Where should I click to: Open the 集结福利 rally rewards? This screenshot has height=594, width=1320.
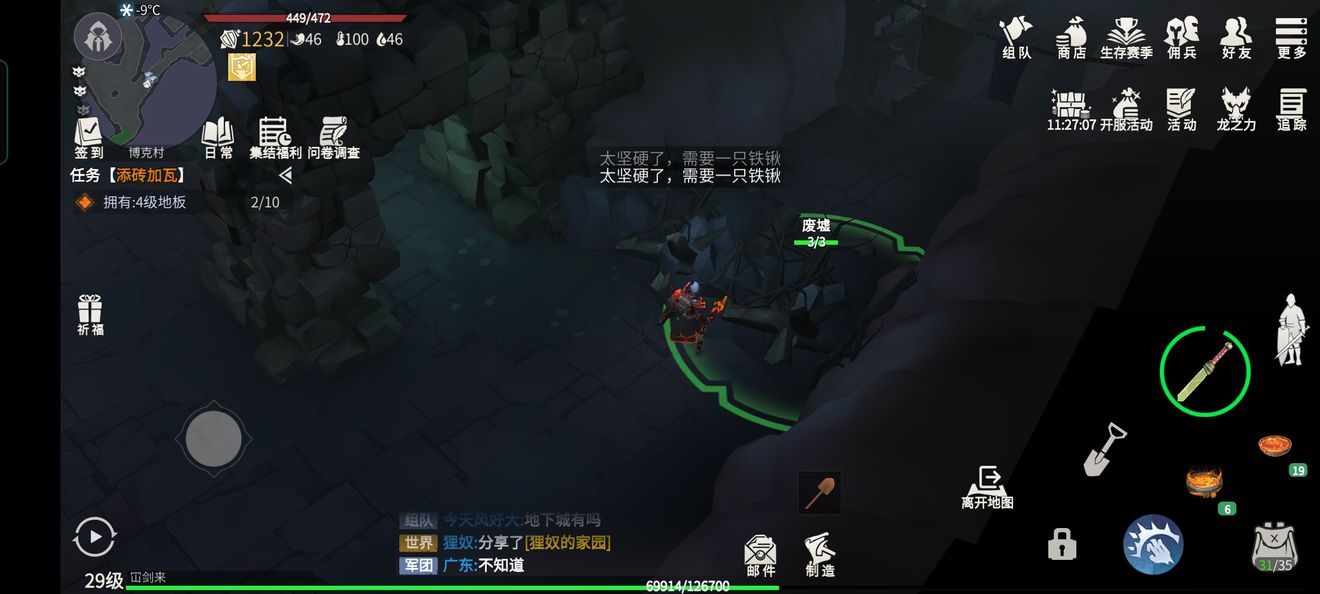[275, 137]
